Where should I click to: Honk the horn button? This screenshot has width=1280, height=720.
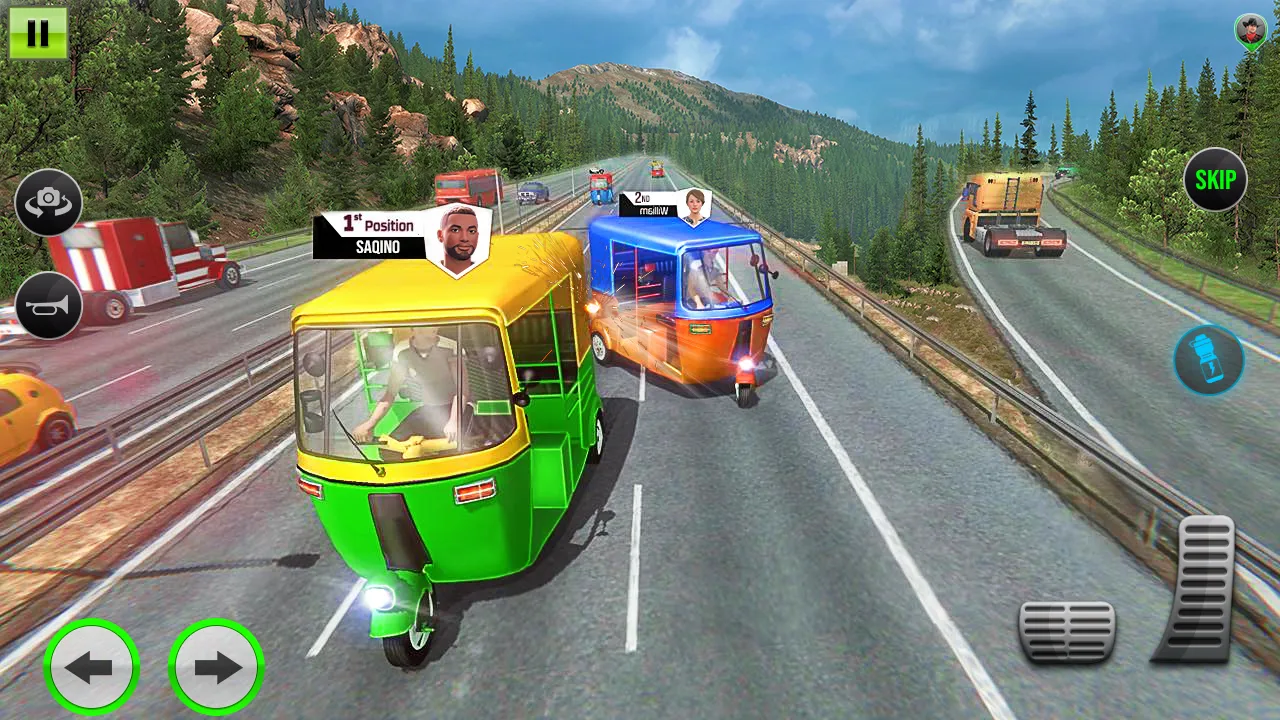pos(48,305)
